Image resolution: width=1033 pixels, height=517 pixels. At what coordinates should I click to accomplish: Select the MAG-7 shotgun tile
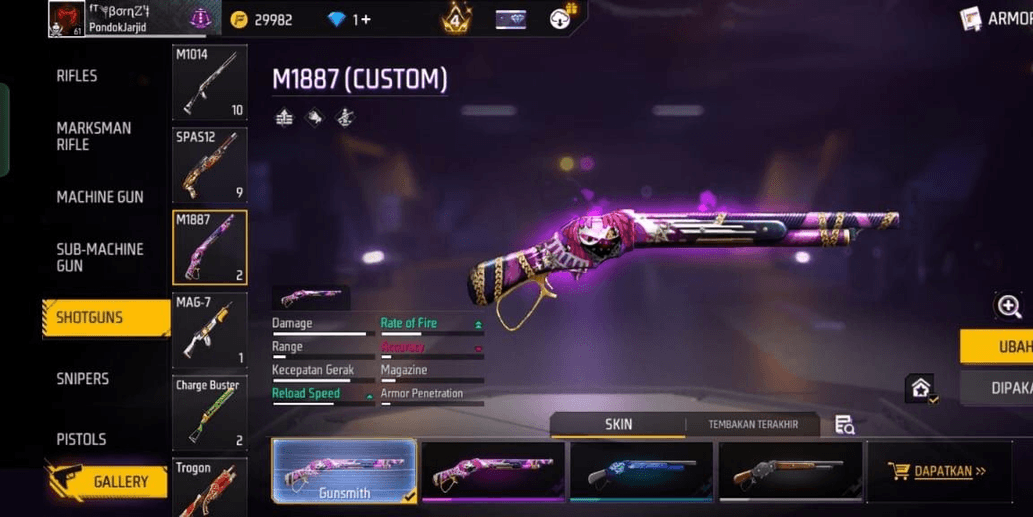click(209, 331)
